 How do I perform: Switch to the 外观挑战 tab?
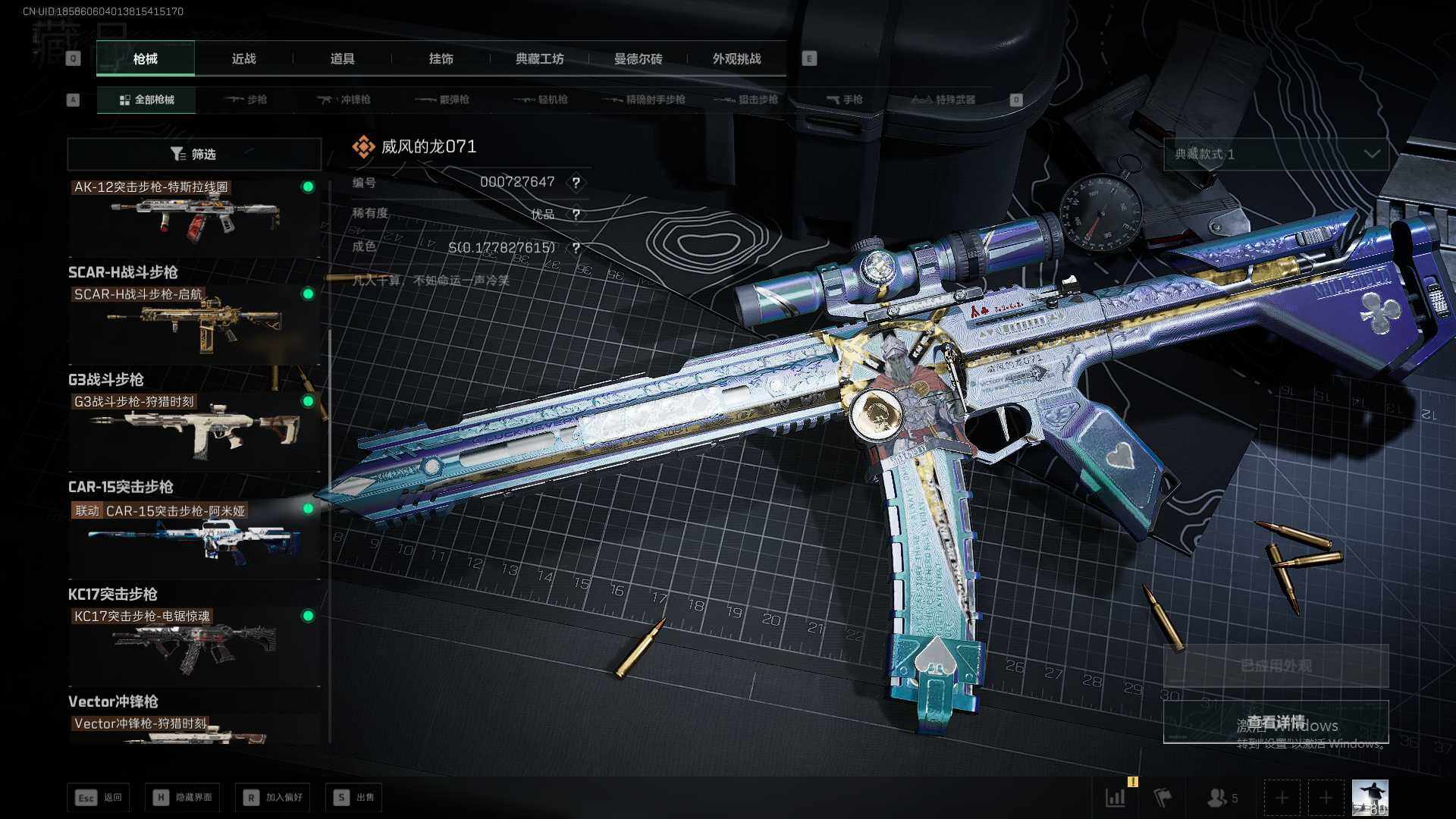coord(736,58)
